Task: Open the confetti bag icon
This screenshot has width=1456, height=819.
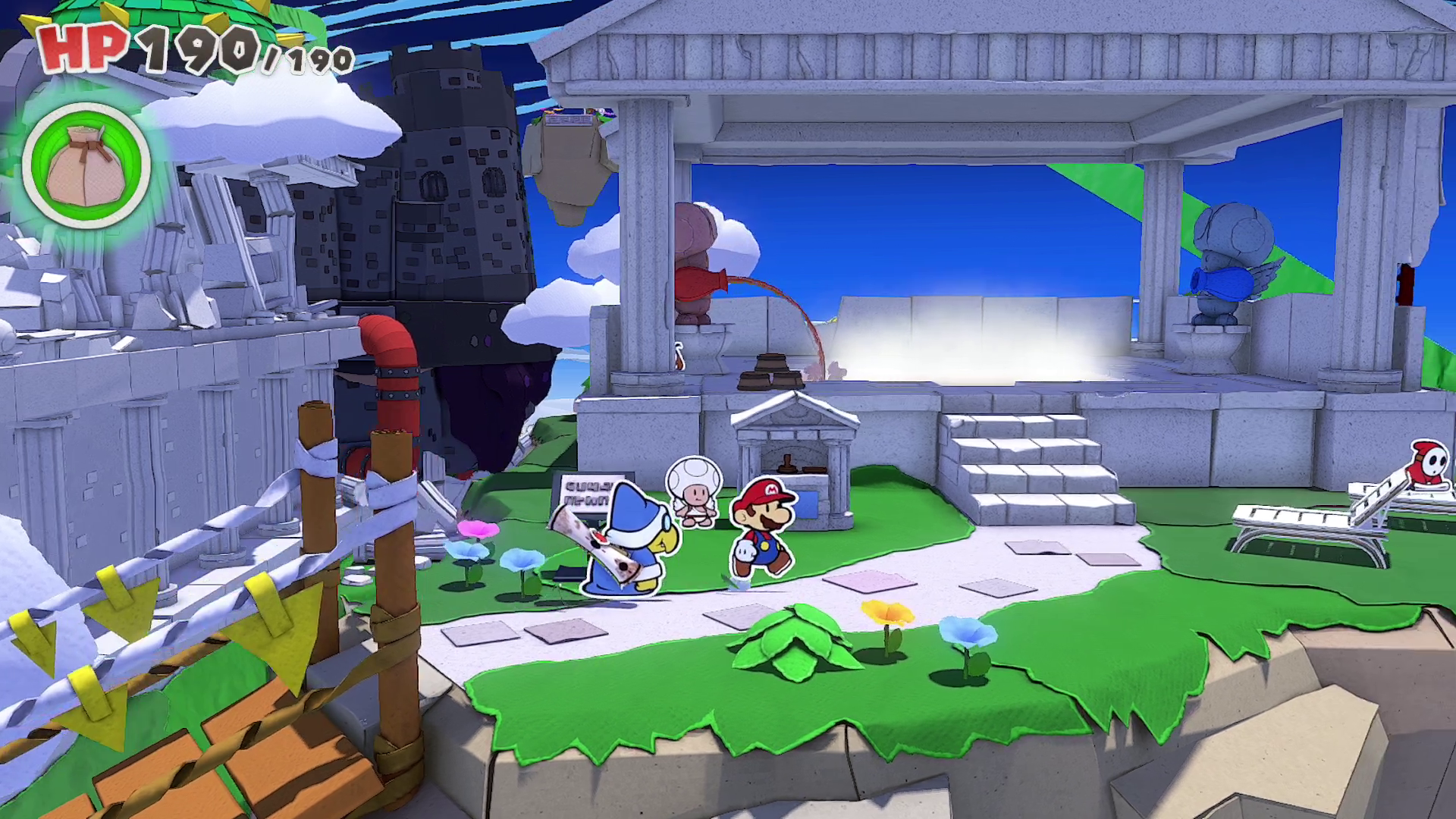Action: (x=86, y=166)
